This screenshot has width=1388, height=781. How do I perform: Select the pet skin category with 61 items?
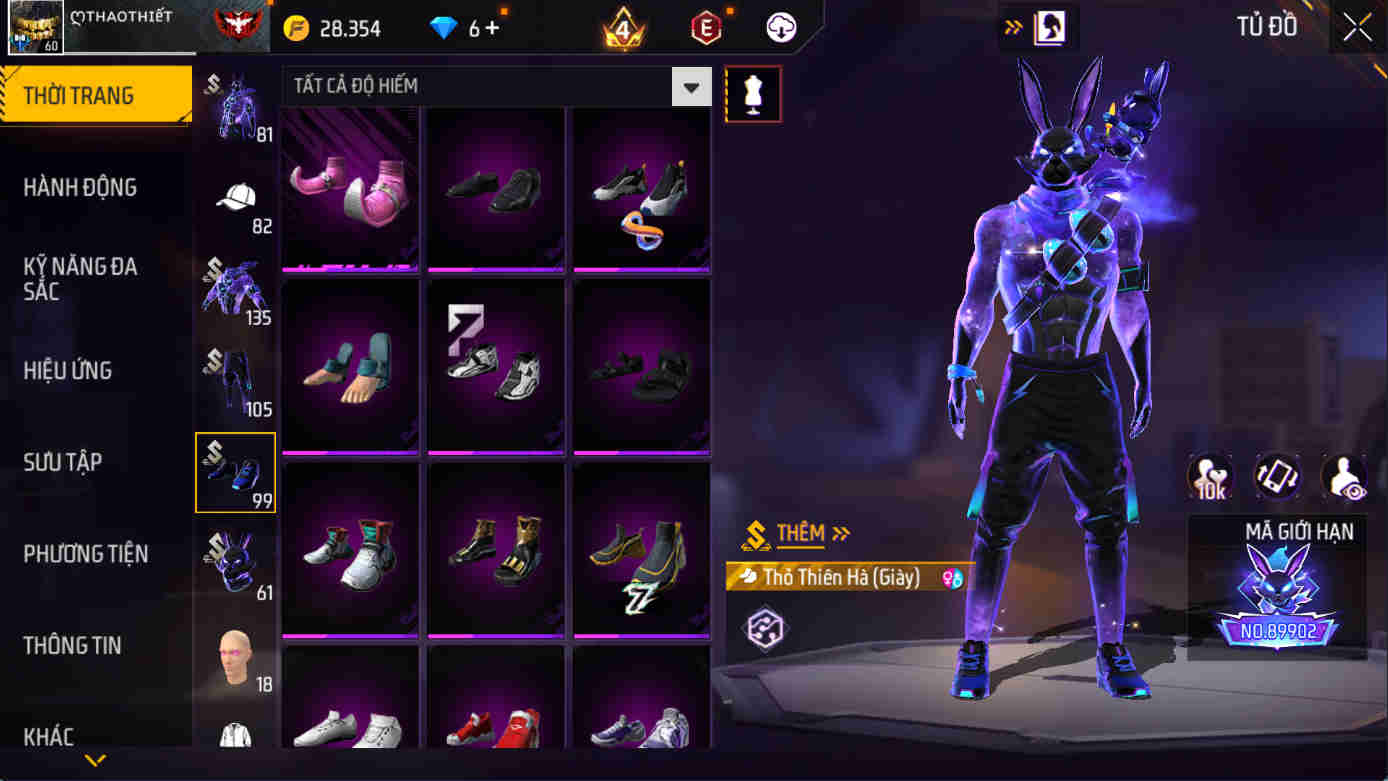235,558
